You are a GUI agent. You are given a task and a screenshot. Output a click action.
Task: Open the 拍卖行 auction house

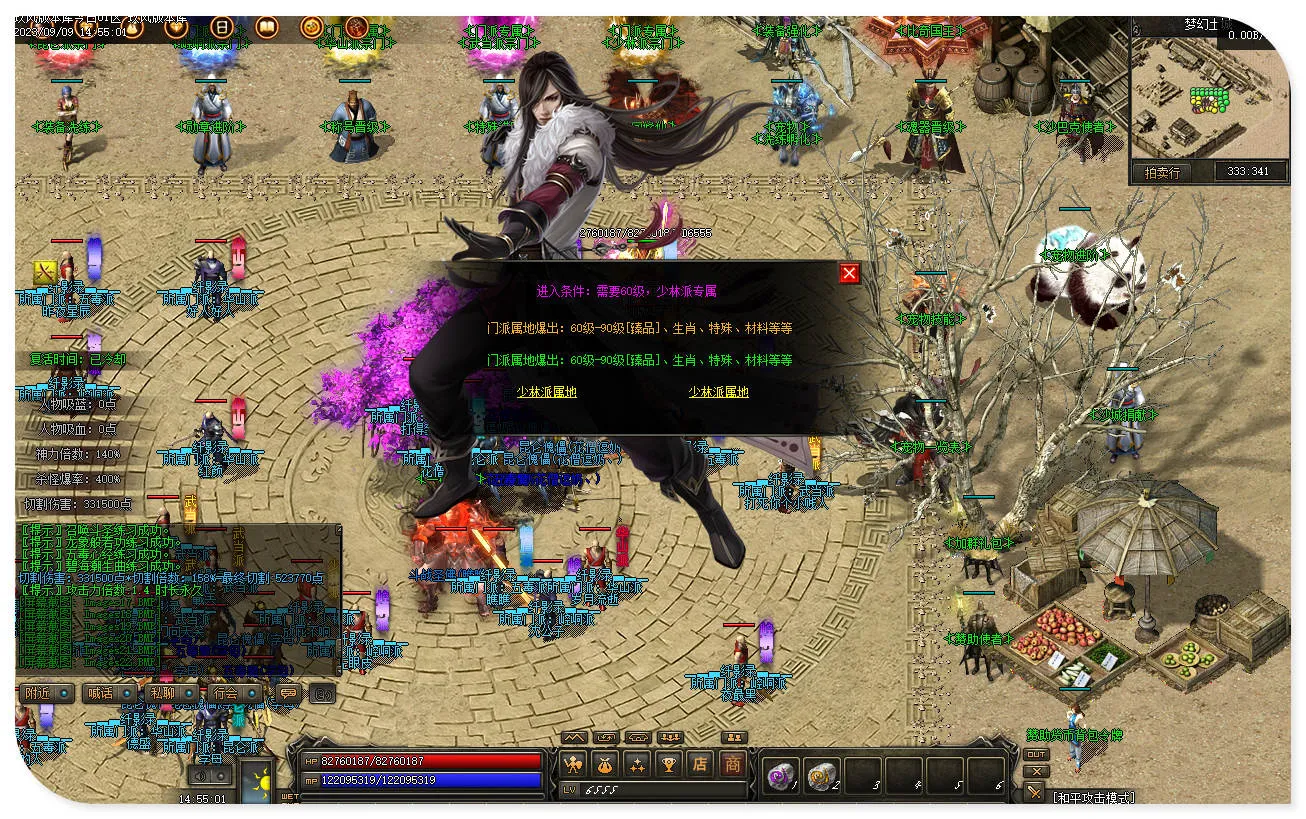[1161, 172]
